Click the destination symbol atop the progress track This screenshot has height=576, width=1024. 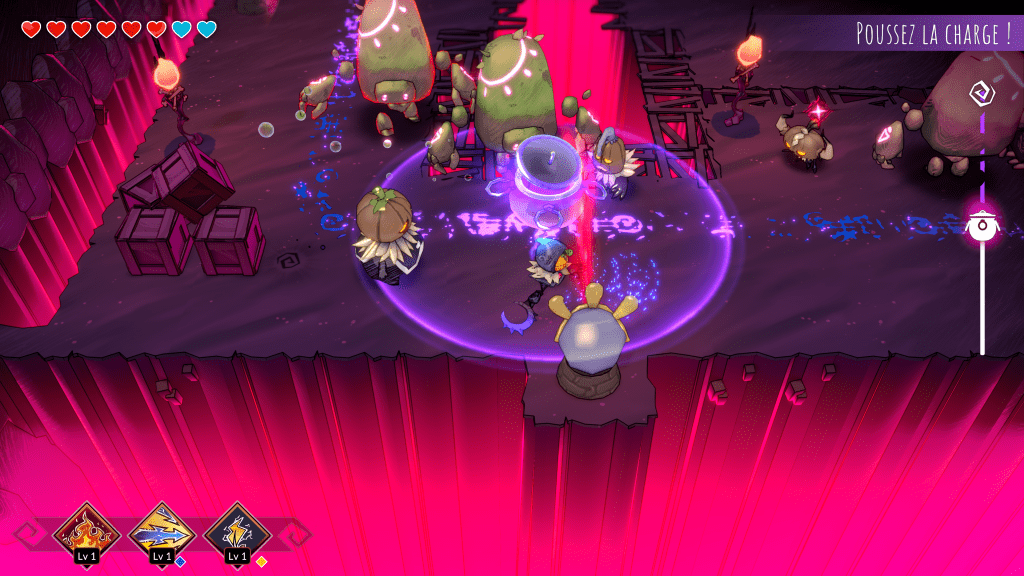coord(981,94)
